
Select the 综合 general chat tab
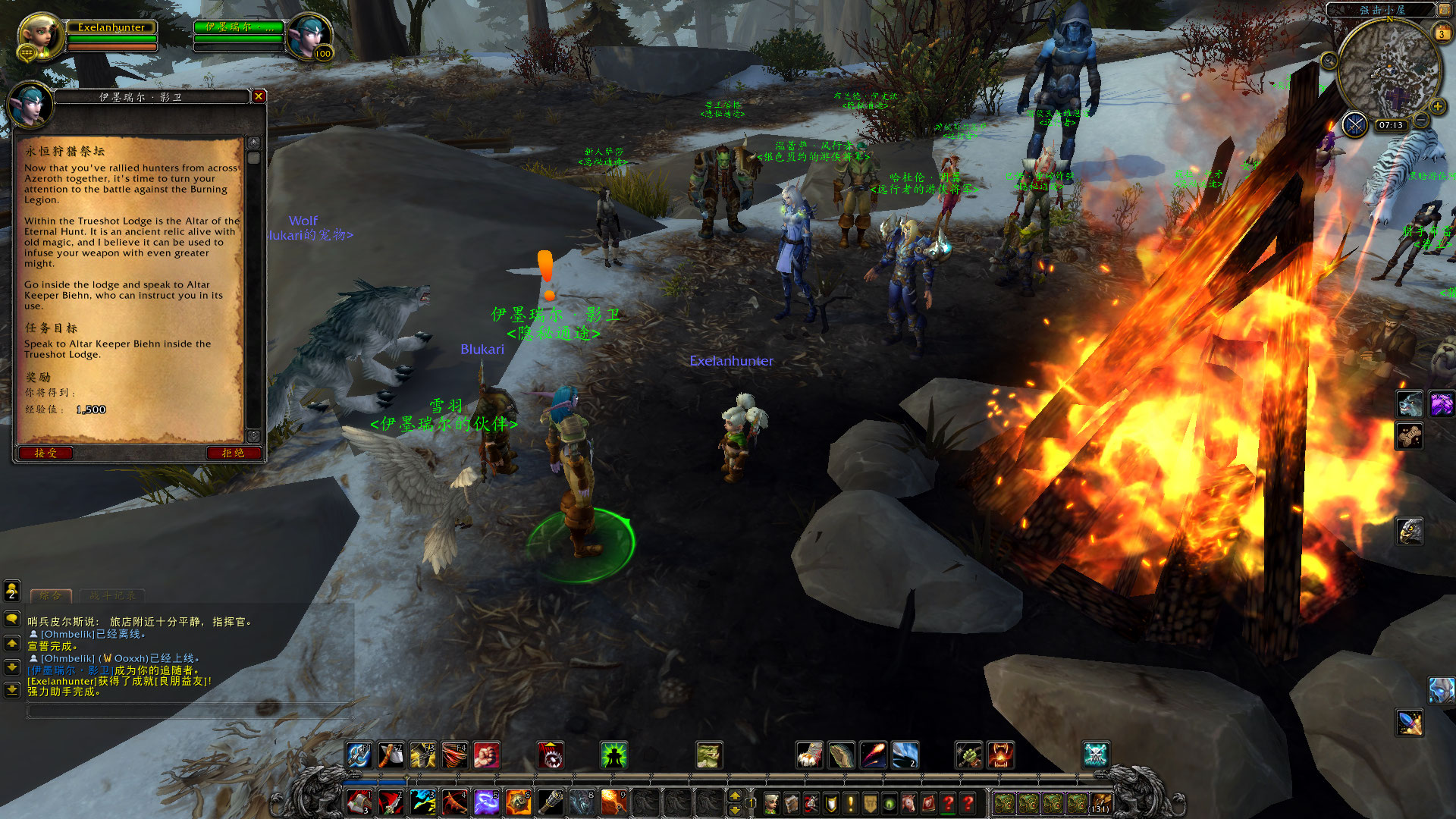[51, 595]
